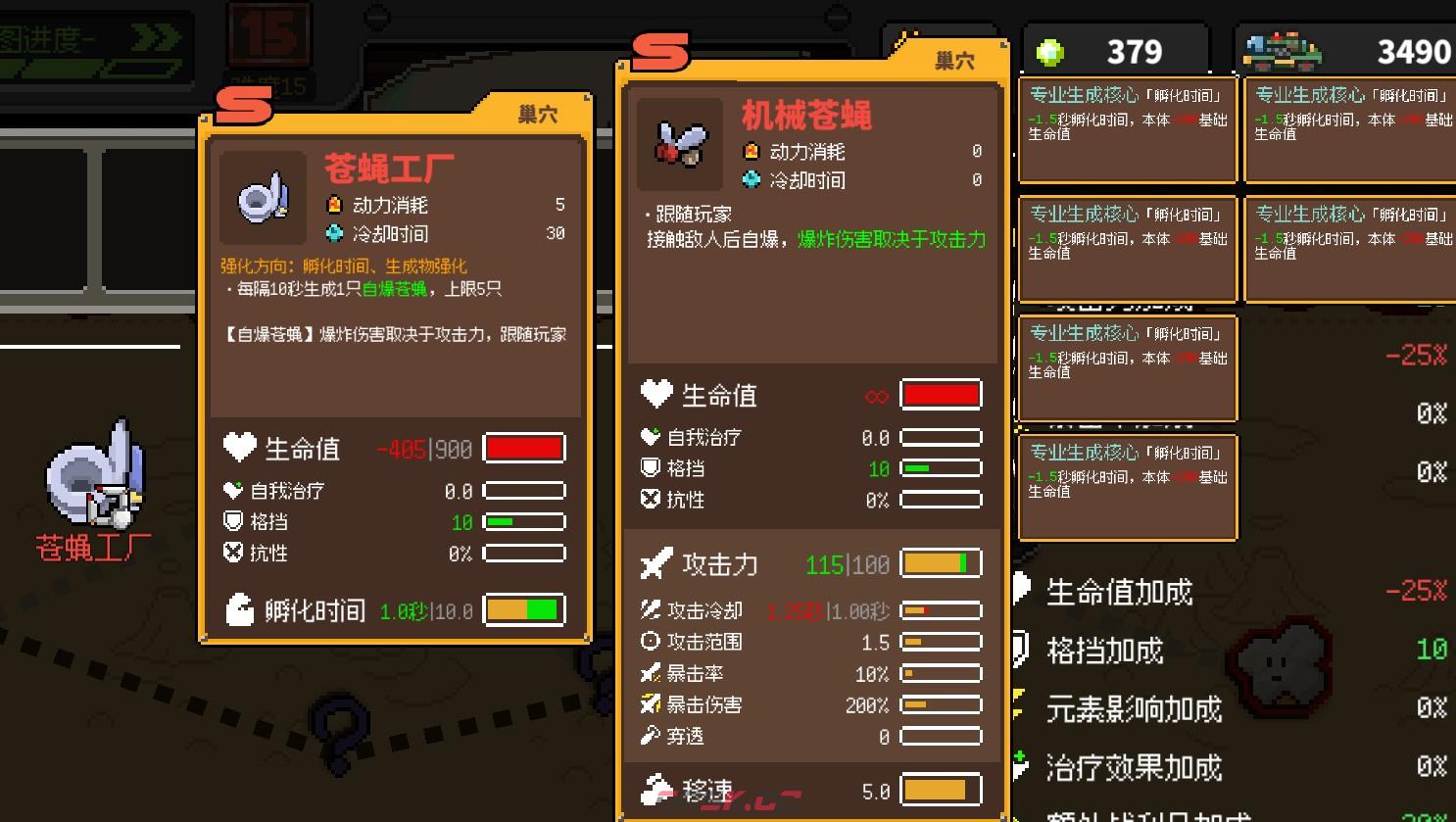This screenshot has height=822, width=1456.
Task: Click the 移速 move speed icon
Action: [653, 788]
